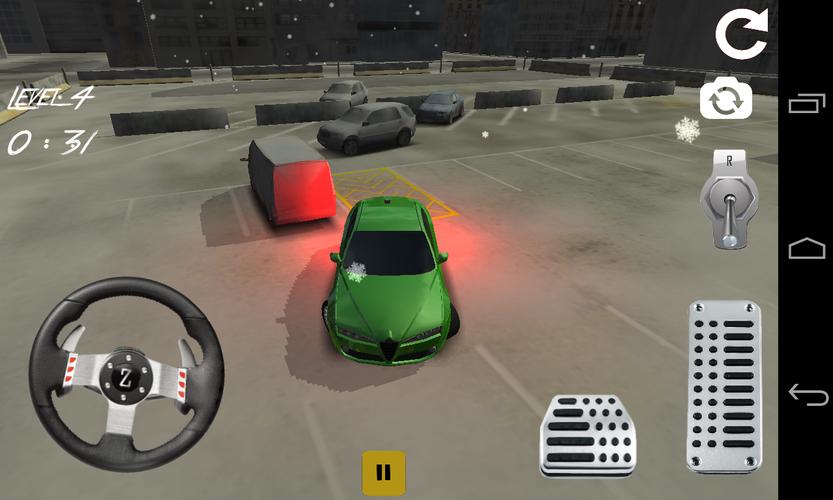The image size is (833, 500).
Task: Pause the game with the yellow button
Action: [x=383, y=472]
